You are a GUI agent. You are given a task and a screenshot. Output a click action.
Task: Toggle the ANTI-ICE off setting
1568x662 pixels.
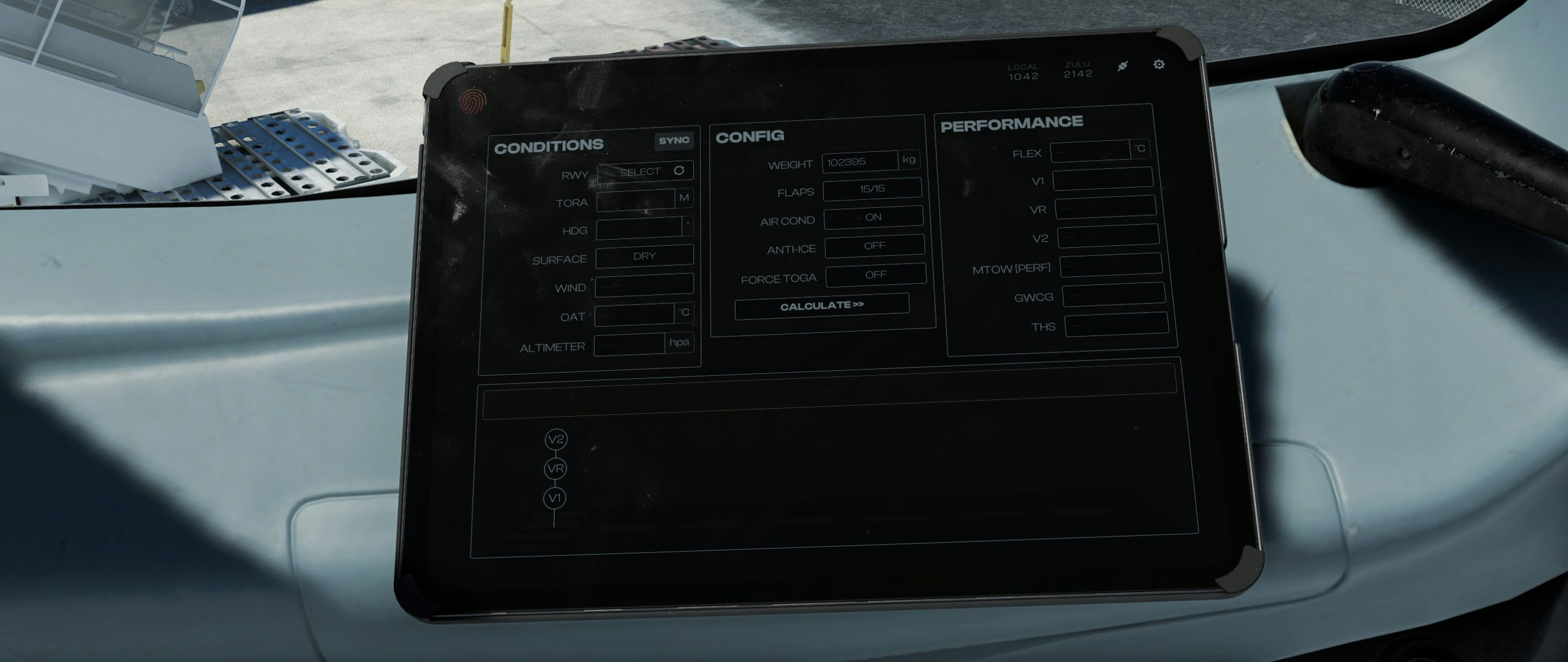[x=875, y=246]
